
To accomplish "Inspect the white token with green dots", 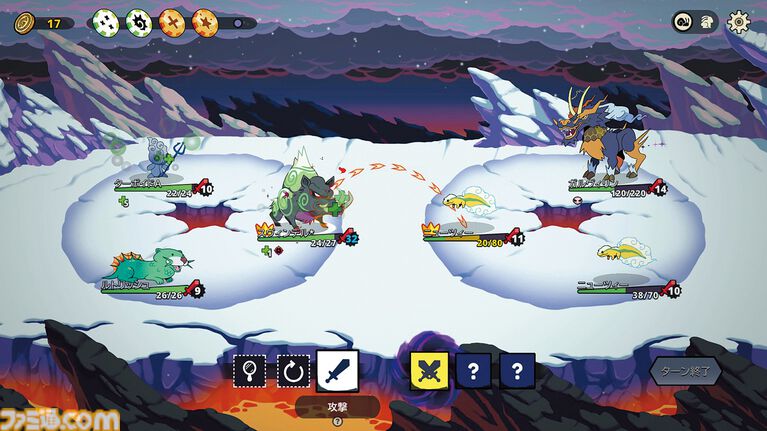I will [105, 21].
